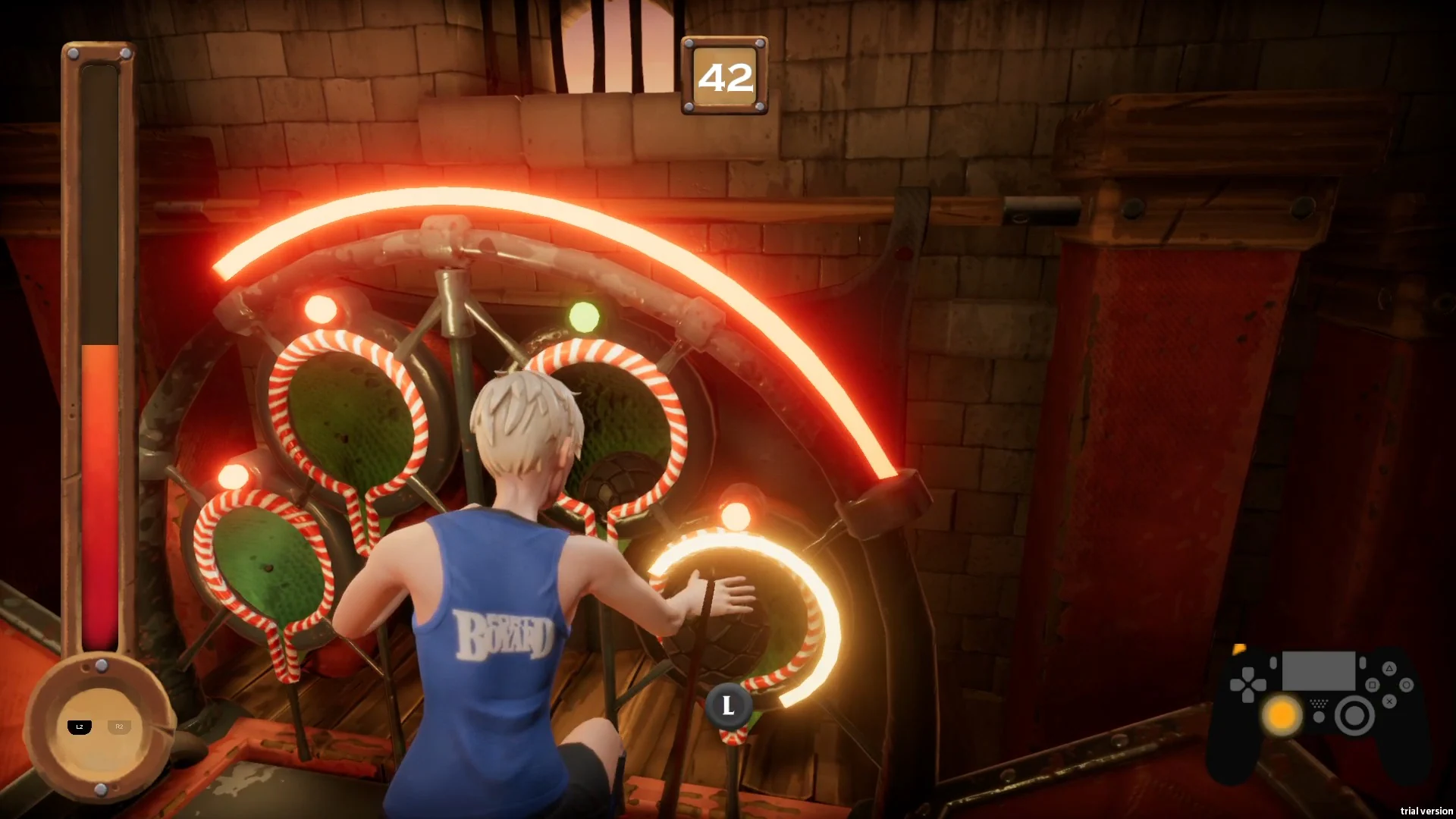The image size is (1456, 819).
Task: Select the right analog stick on the gamepad
Action: click(x=1355, y=716)
